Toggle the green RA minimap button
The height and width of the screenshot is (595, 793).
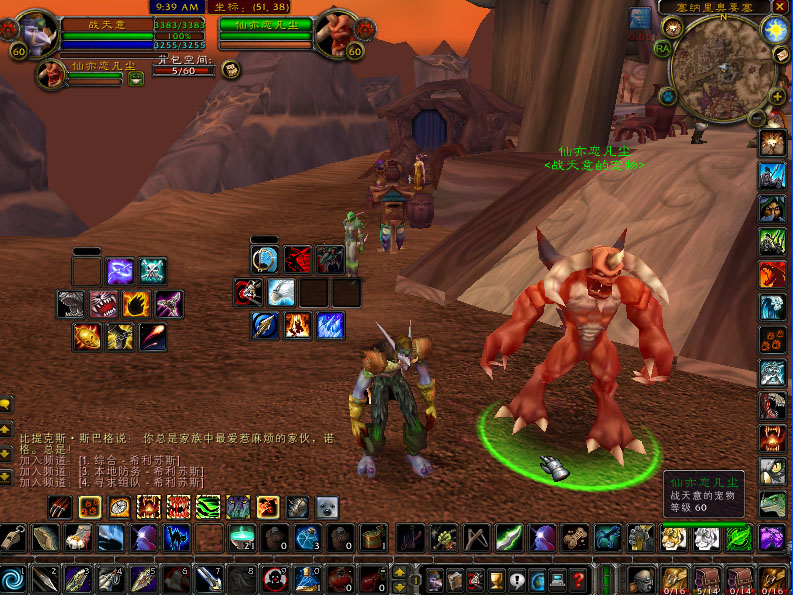(663, 47)
